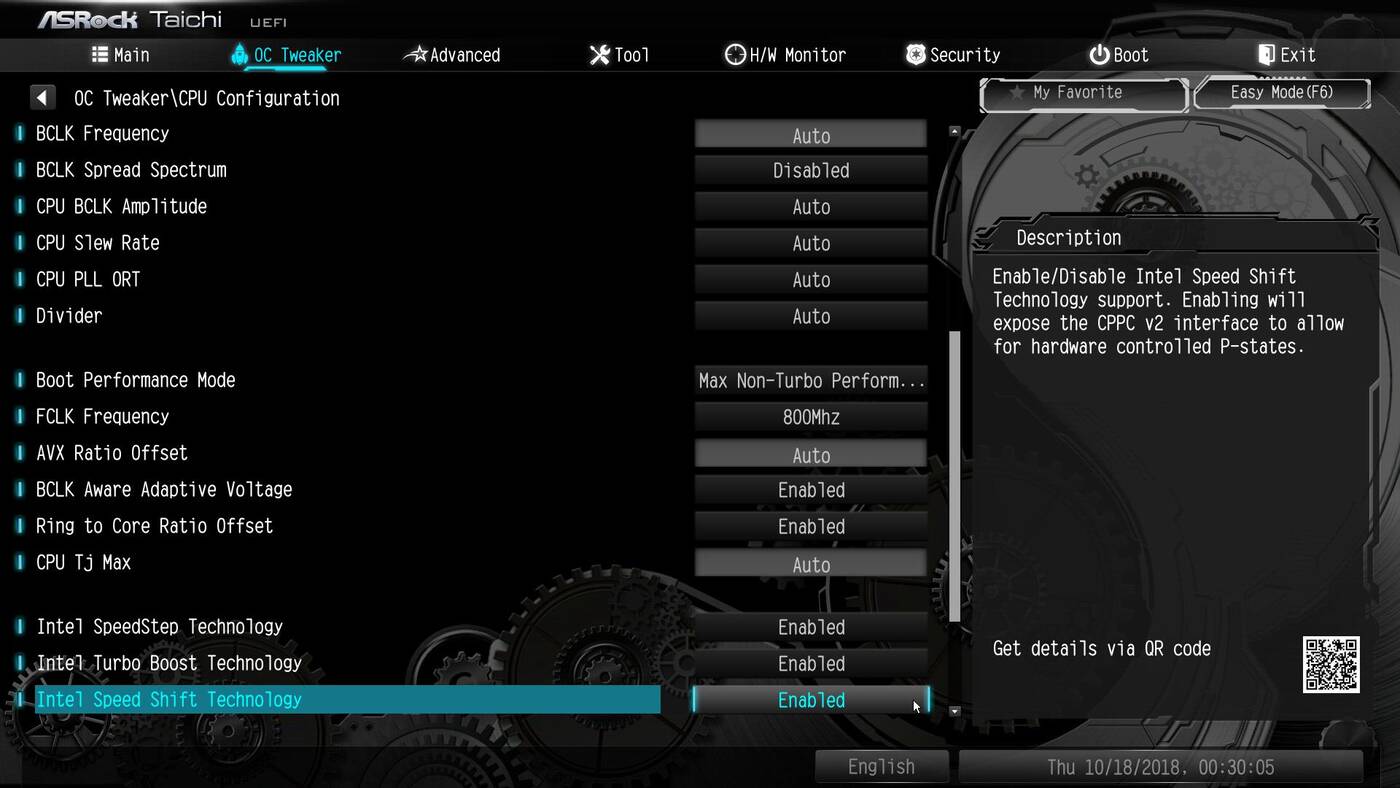Select the Tool tab
Image resolution: width=1400 pixels, height=788 pixels.
[x=620, y=55]
